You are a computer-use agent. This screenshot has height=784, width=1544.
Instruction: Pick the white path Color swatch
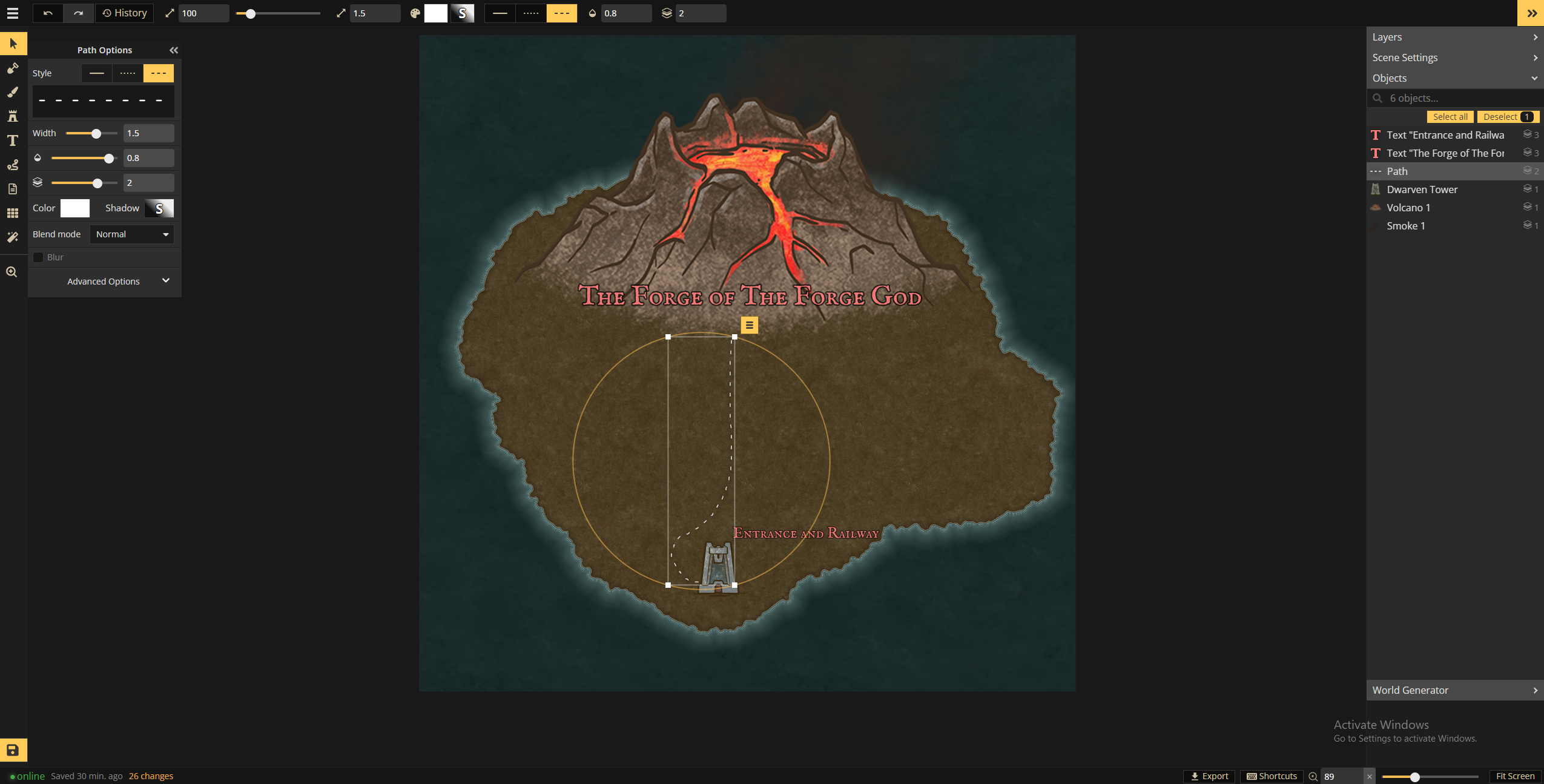(x=75, y=208)
